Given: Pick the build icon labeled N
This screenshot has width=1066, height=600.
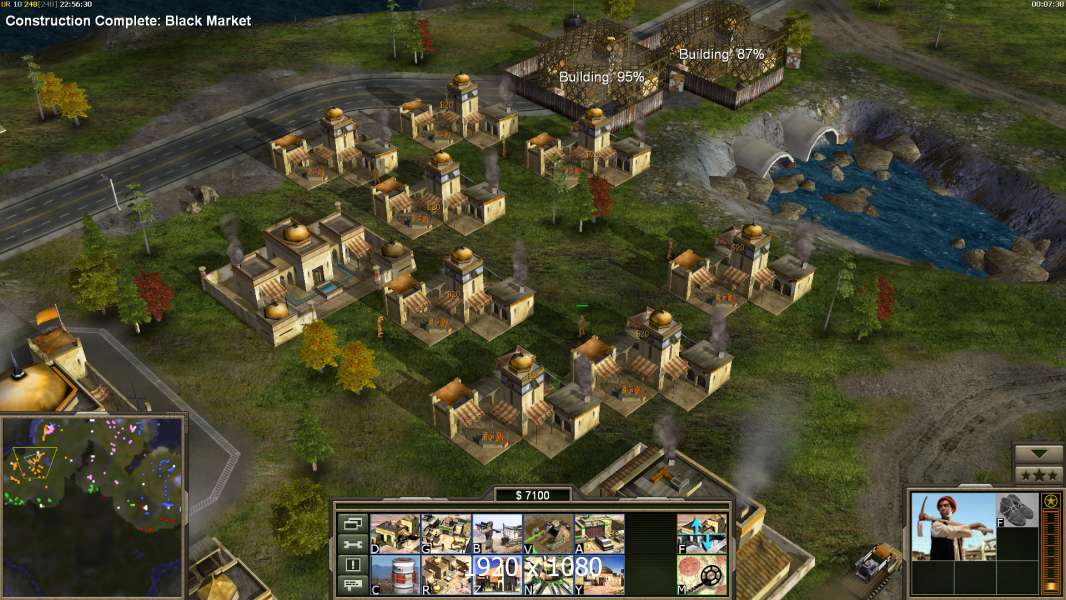Looking at the screenshot, I should (548, 574).
